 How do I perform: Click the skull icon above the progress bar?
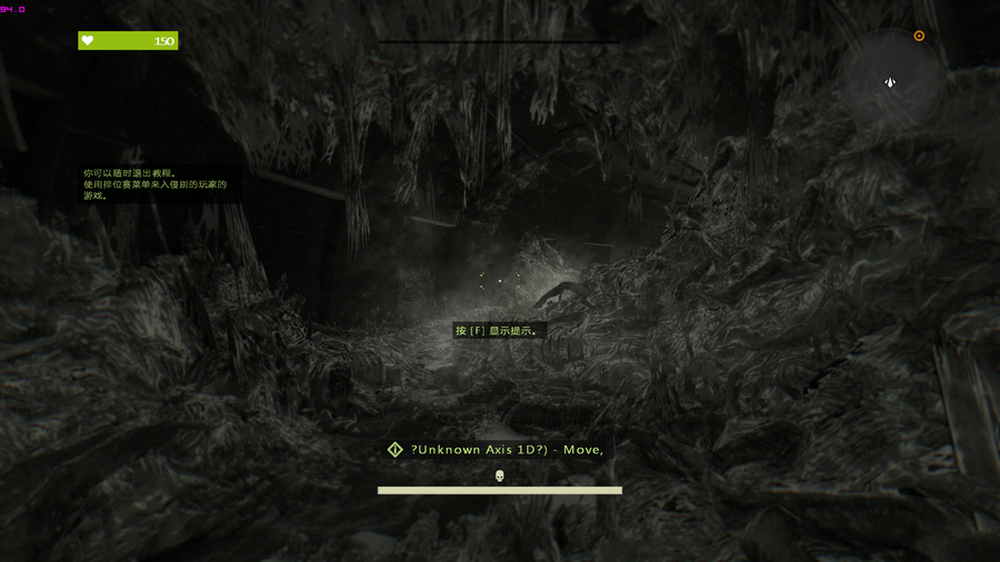[x=500, y=475]
